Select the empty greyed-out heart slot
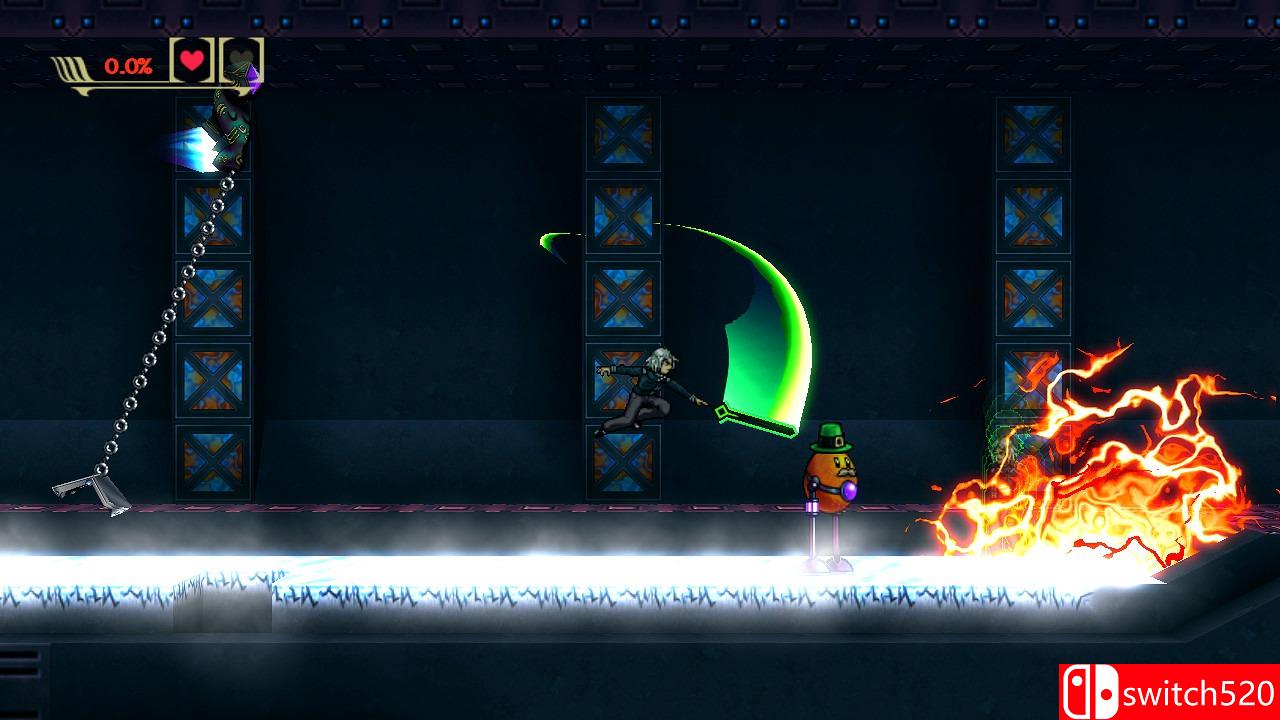 (x=240, y=60)
